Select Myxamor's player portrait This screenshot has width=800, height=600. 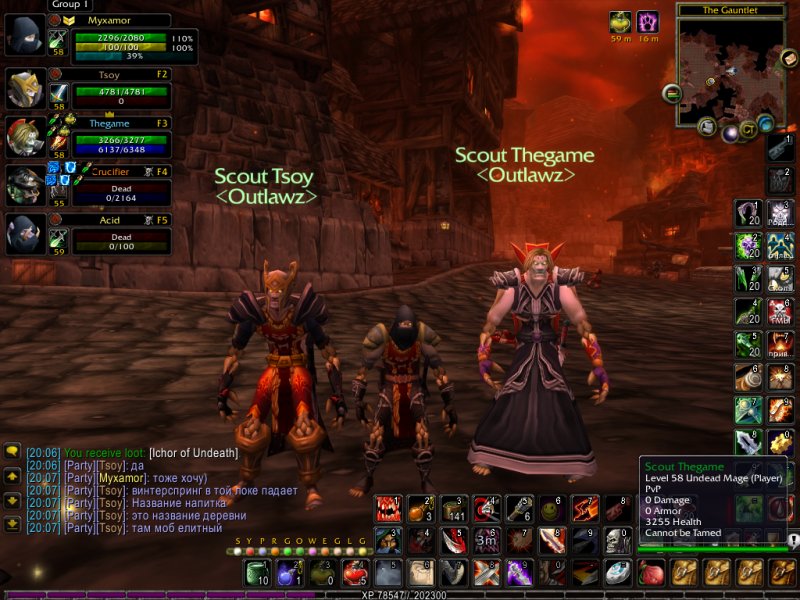coord(25,36)
